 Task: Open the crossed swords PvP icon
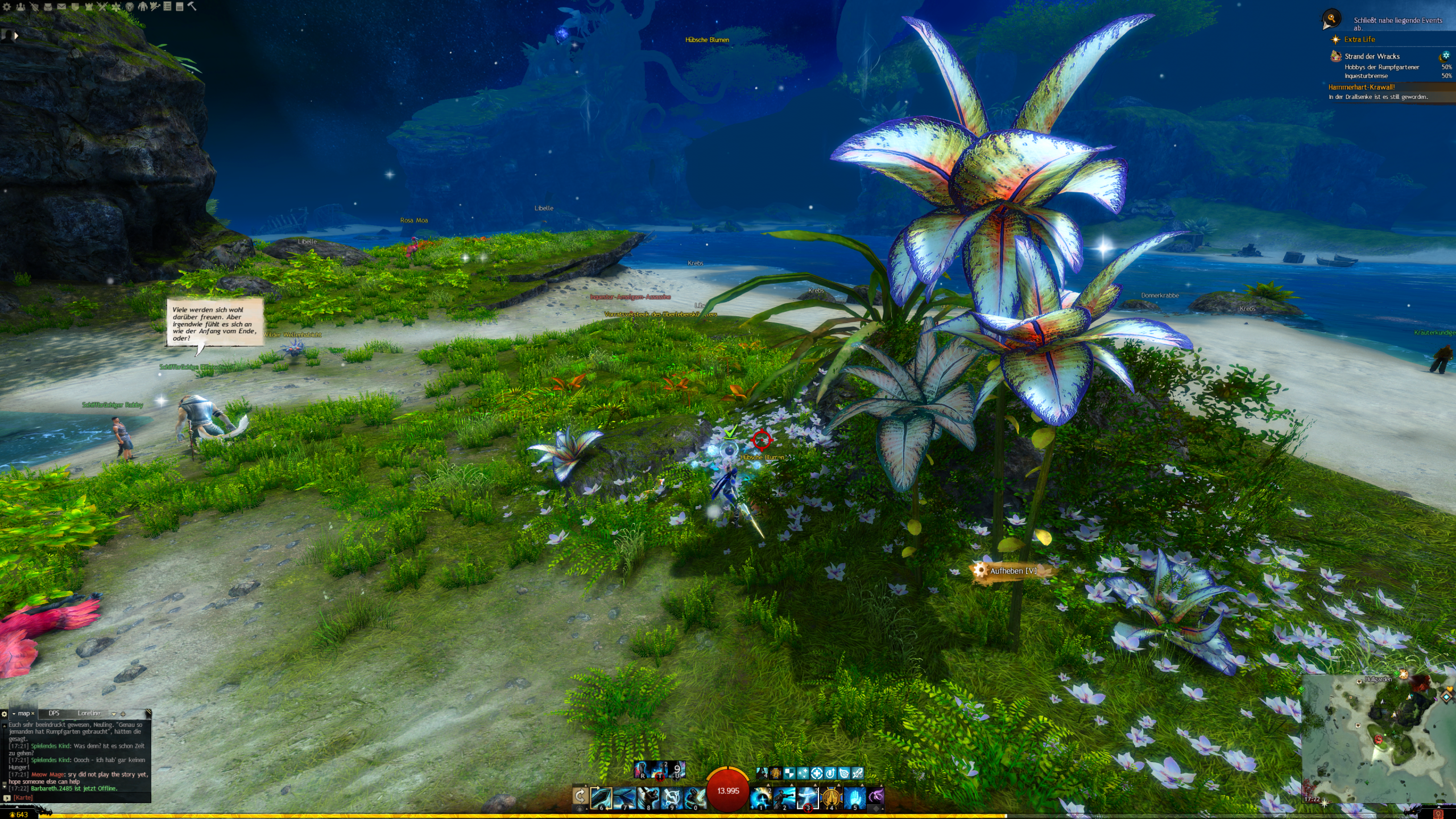pos(102,7)
